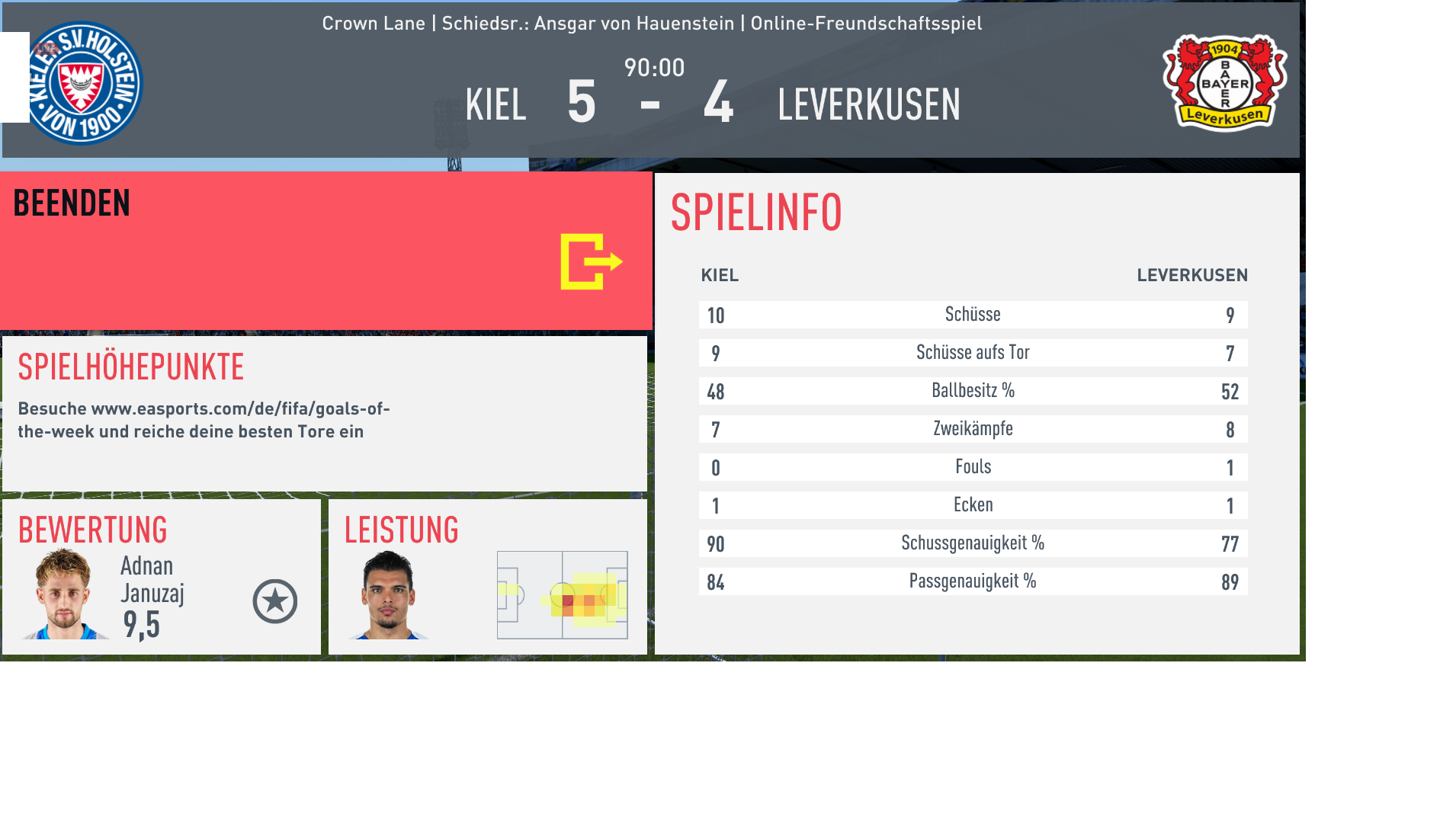This screenshot has width=1456, height=823.
Task: Select the BEENDEN exit tile
Action: tap(326, 251)
